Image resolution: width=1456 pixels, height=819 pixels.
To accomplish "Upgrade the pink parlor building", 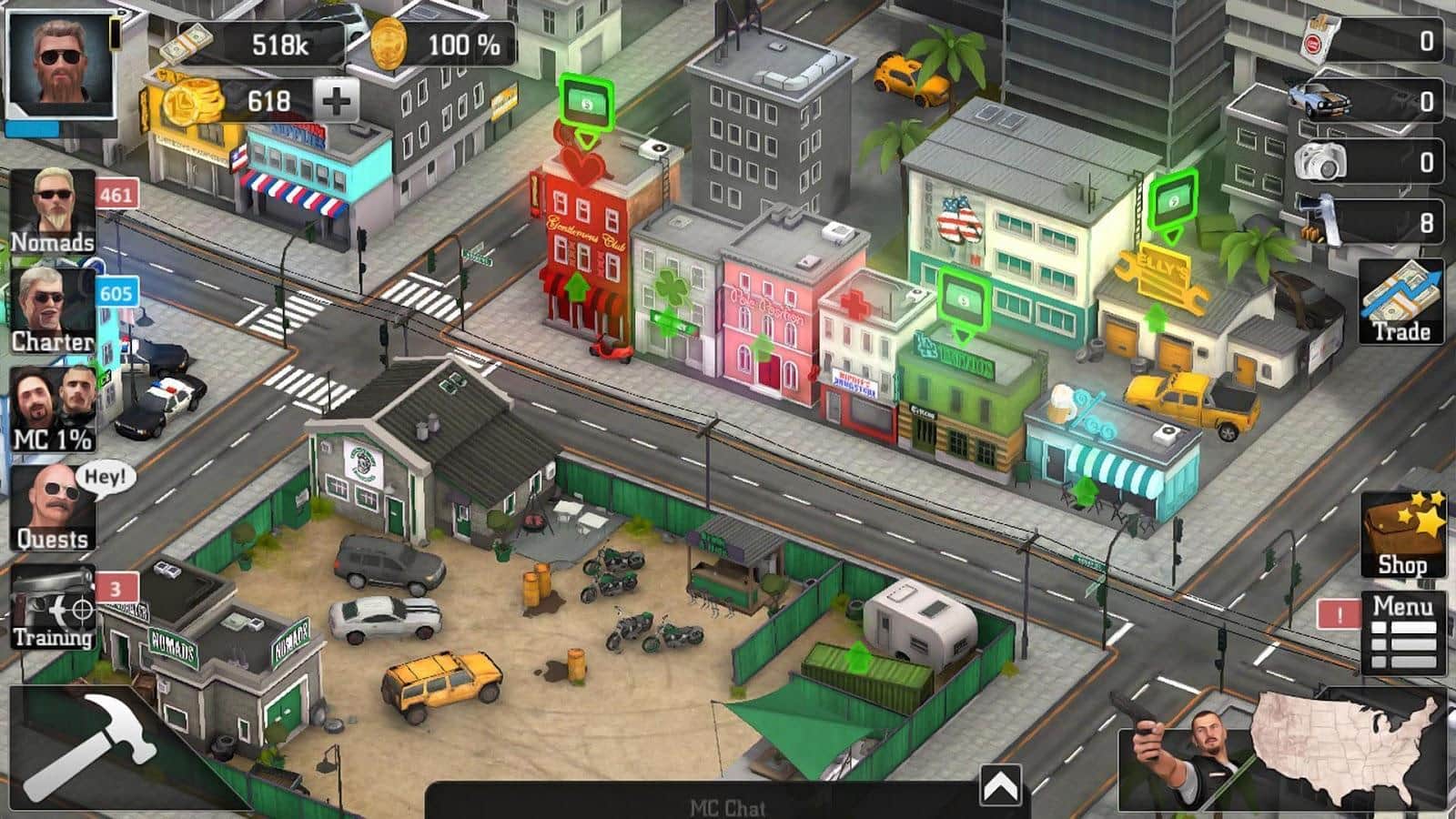I will (763, 348).
